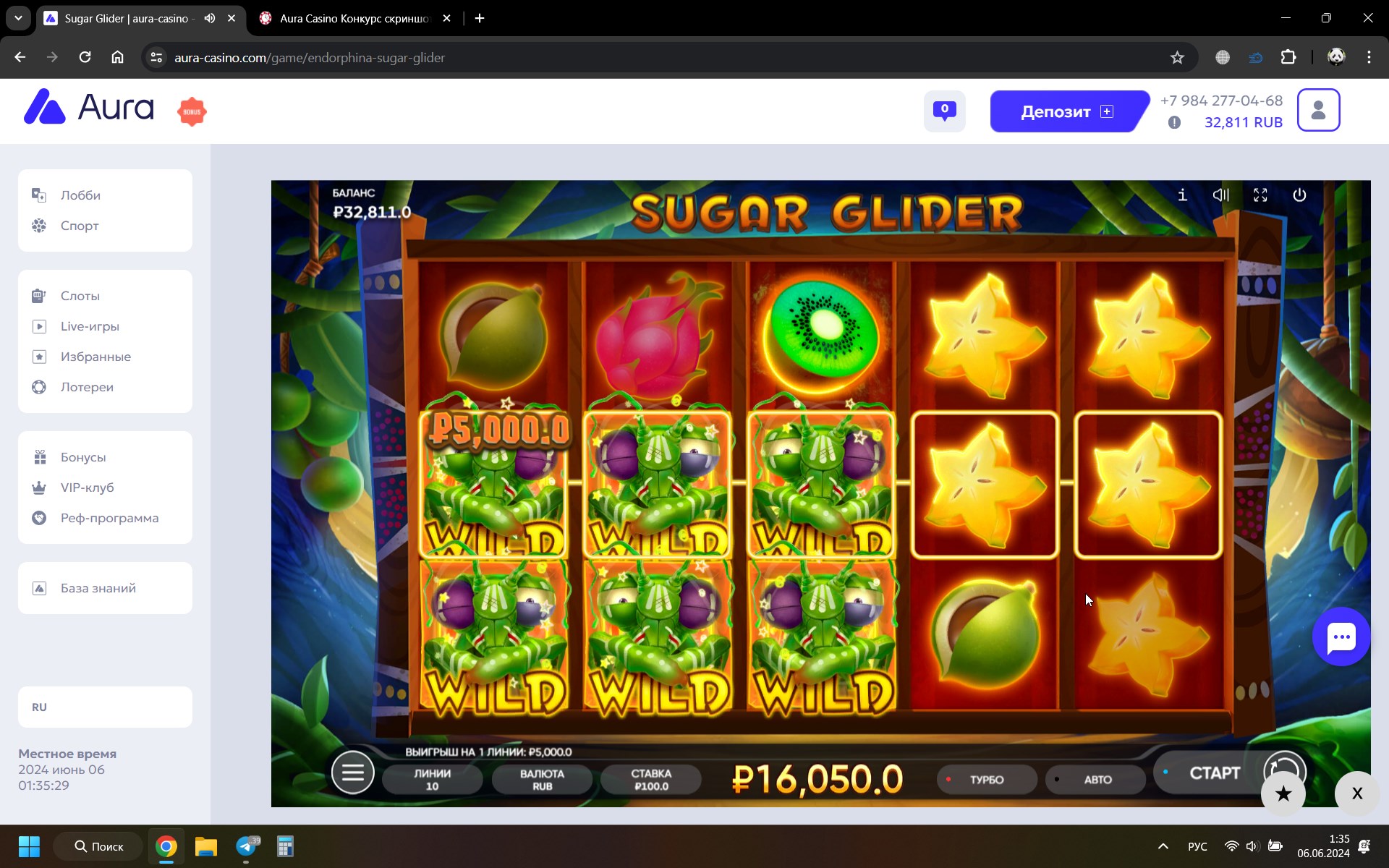This screenshot has height=868, width=1389.
Task: Spin the reels with СТАРТ
Action: (x=1213, y=773)
